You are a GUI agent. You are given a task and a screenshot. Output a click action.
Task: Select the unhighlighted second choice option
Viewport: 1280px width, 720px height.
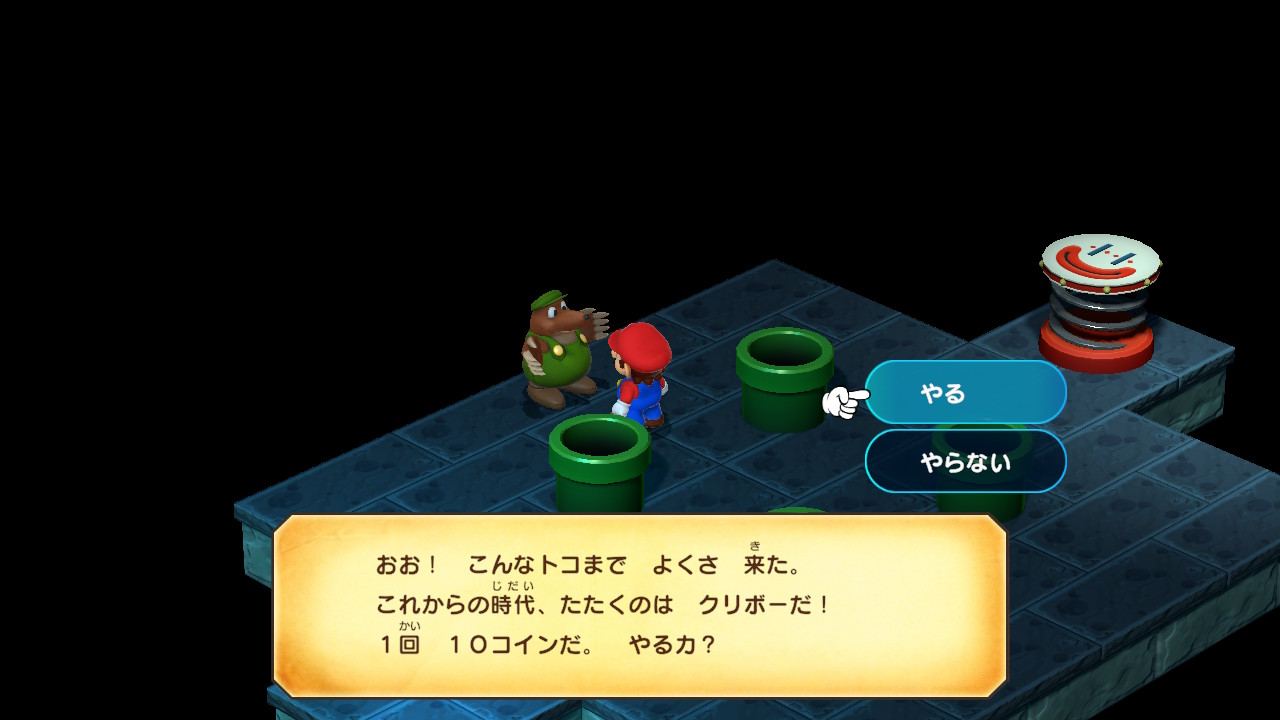965,462
